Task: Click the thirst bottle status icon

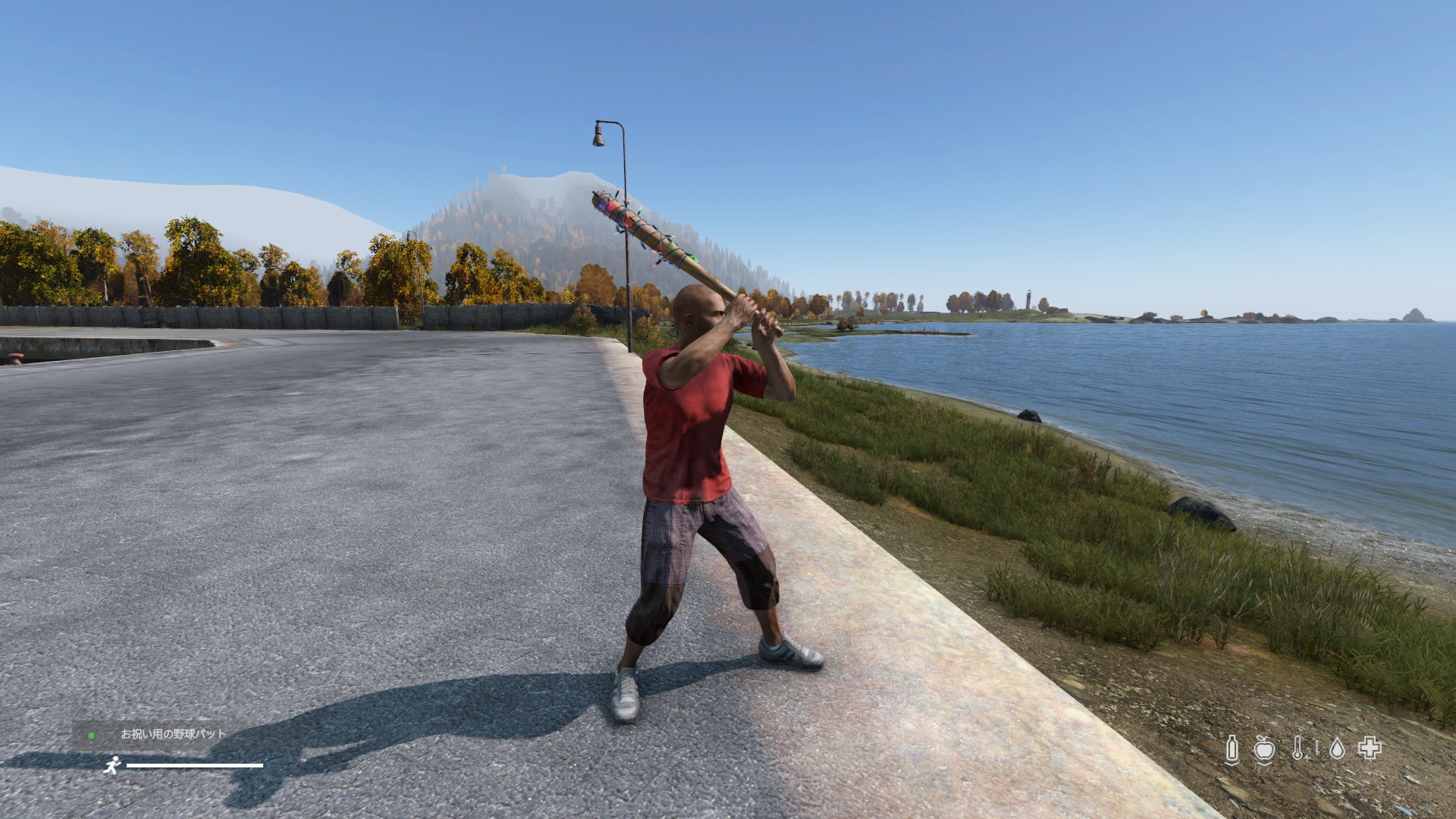Action: tap(1232, 749)
